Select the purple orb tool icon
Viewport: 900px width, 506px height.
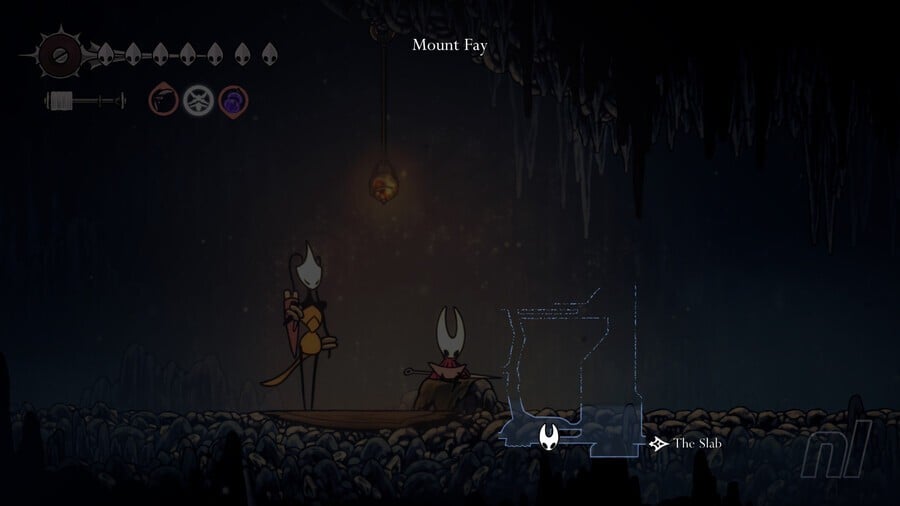coord(233,100)
